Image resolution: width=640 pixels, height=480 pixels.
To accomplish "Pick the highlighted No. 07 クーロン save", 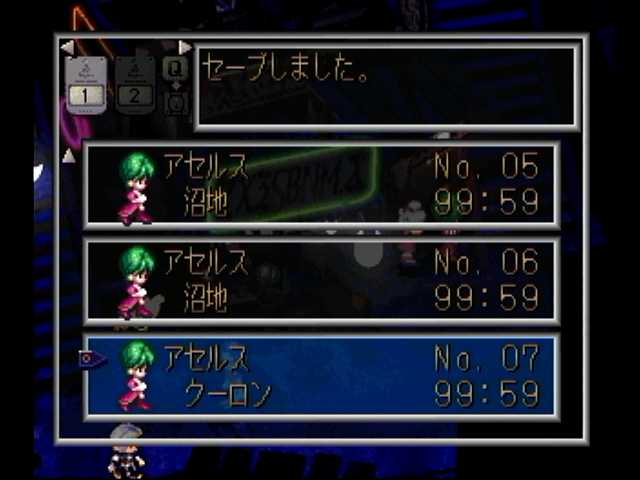I will (320, 375).
